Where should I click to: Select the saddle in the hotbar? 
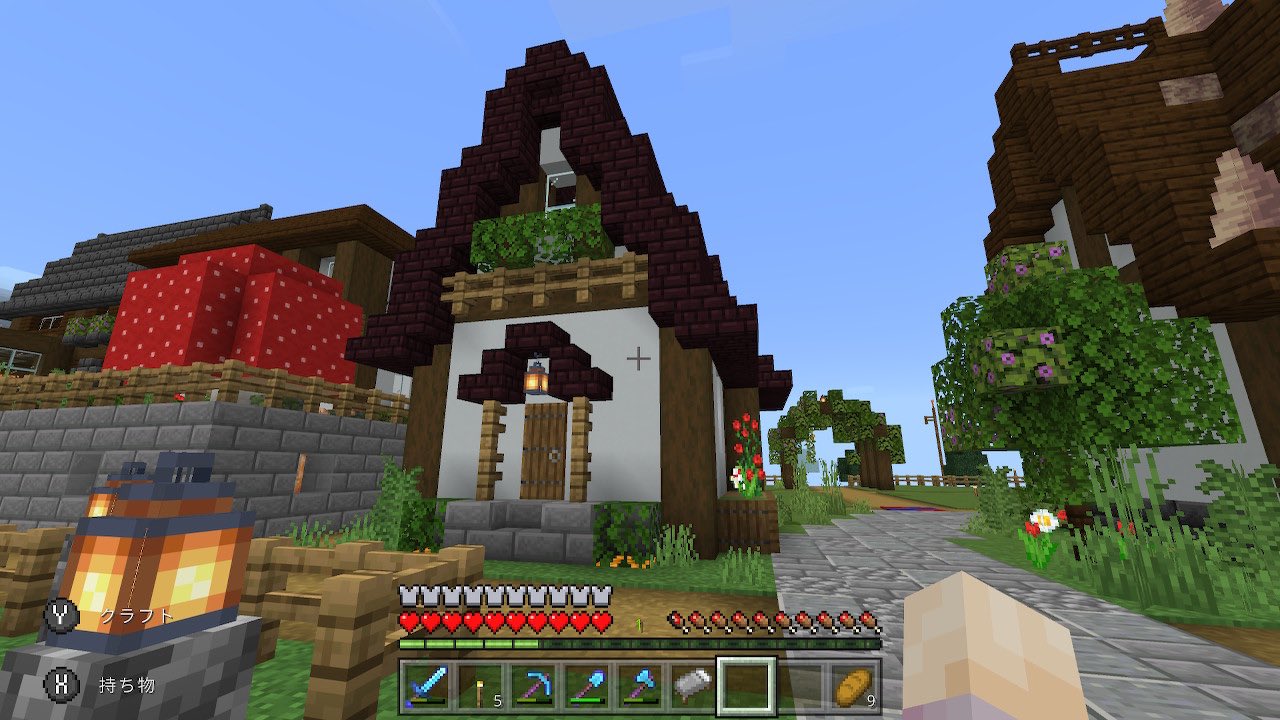pos(691,685)
